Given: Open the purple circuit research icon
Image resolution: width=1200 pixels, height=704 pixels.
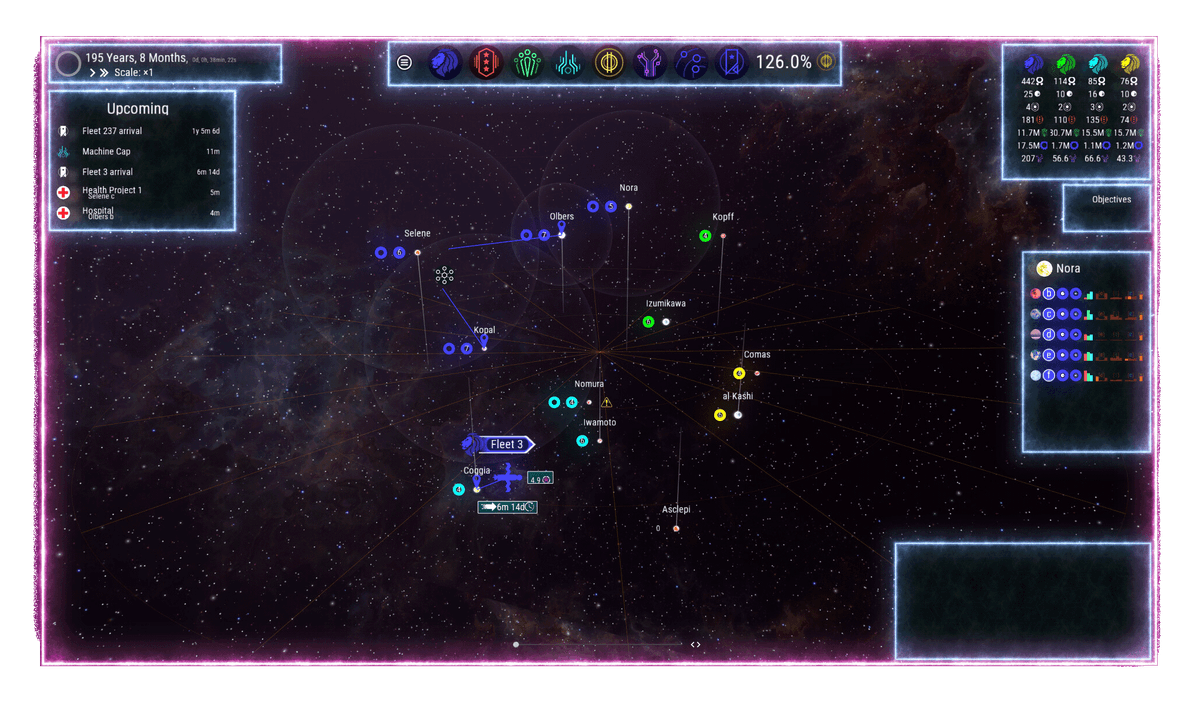Looking at the screenshot, I should (650, 63).
